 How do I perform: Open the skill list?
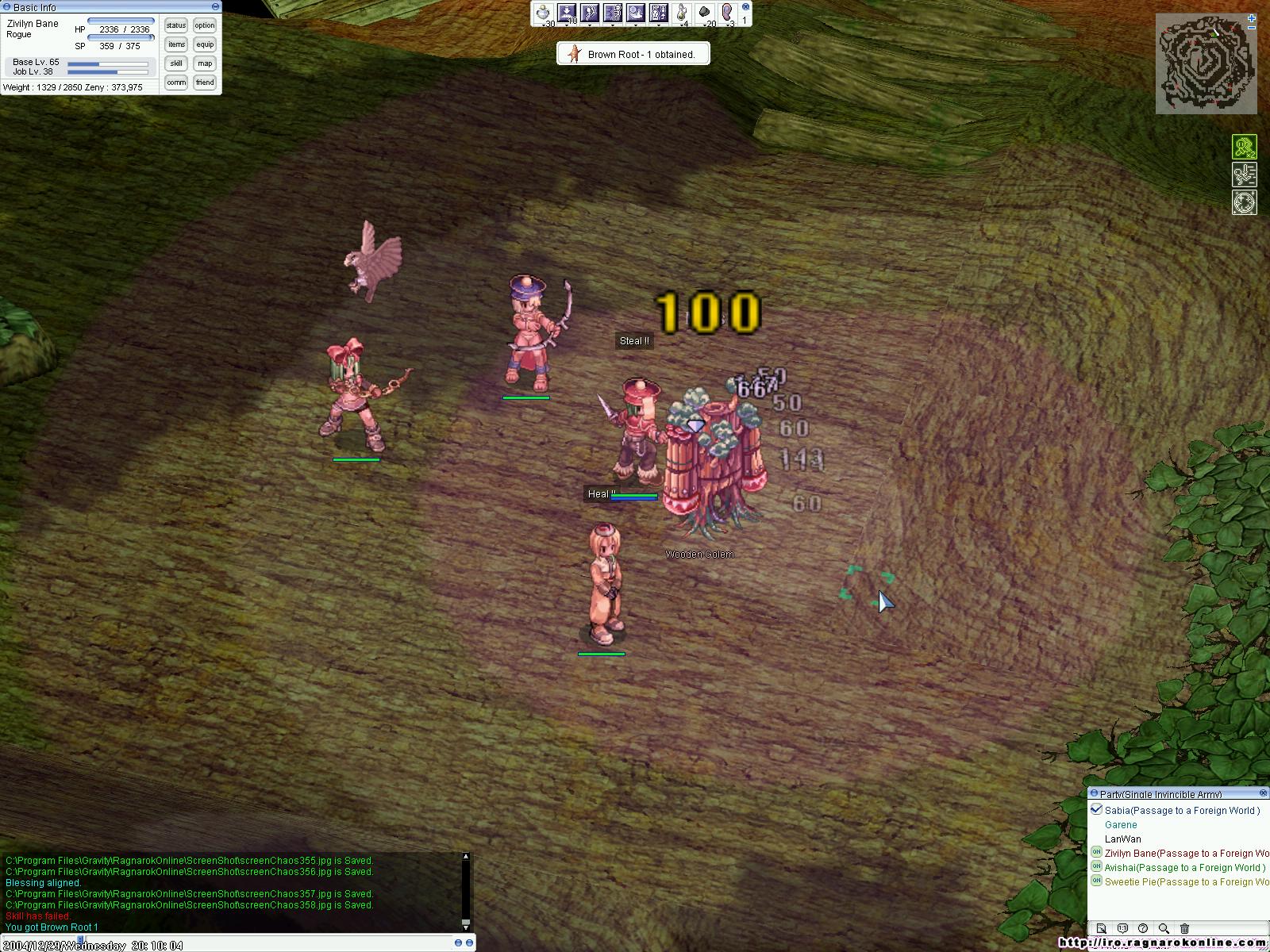point(176,63)
